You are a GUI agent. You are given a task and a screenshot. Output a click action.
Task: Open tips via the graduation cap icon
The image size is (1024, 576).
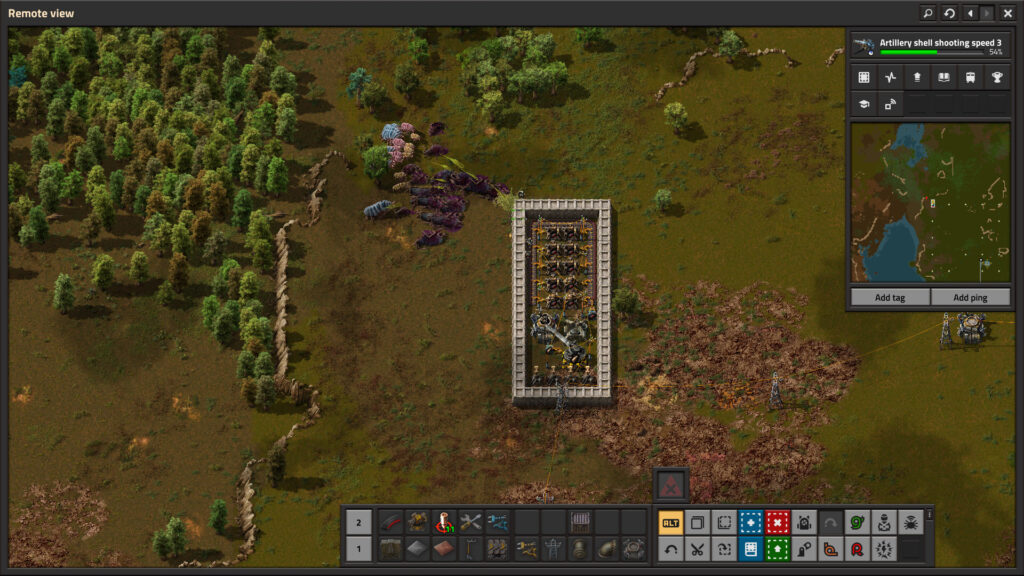coord(863,103)
